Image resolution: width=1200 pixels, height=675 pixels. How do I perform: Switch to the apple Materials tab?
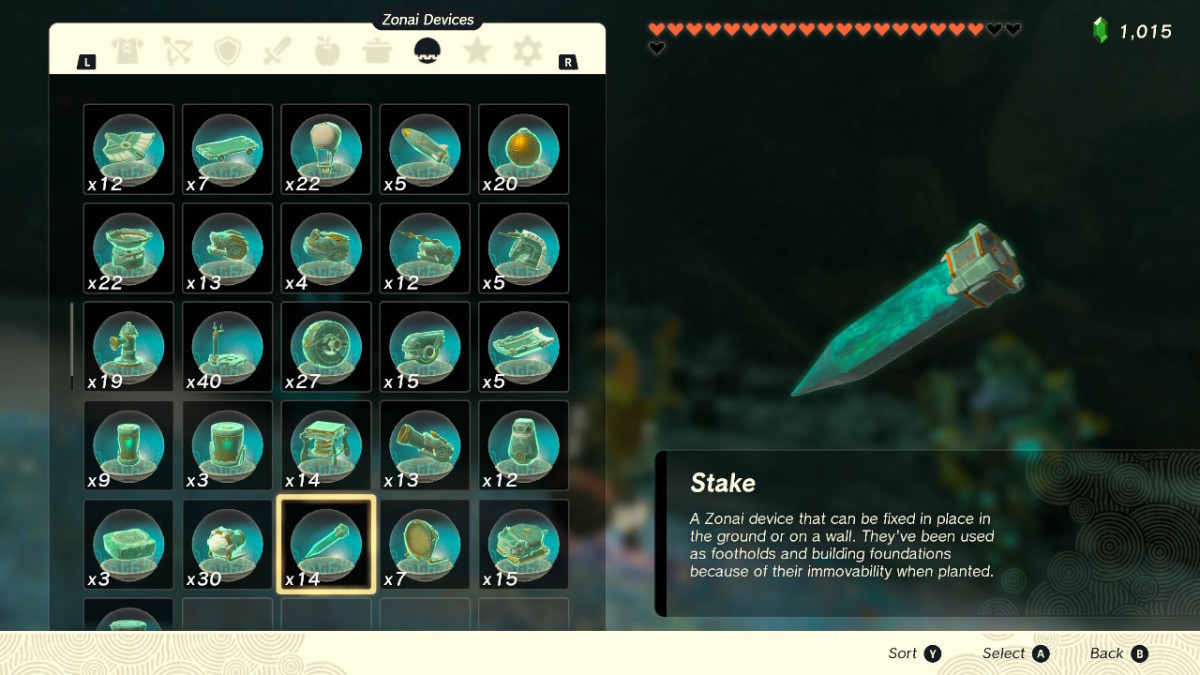point(328,51)
